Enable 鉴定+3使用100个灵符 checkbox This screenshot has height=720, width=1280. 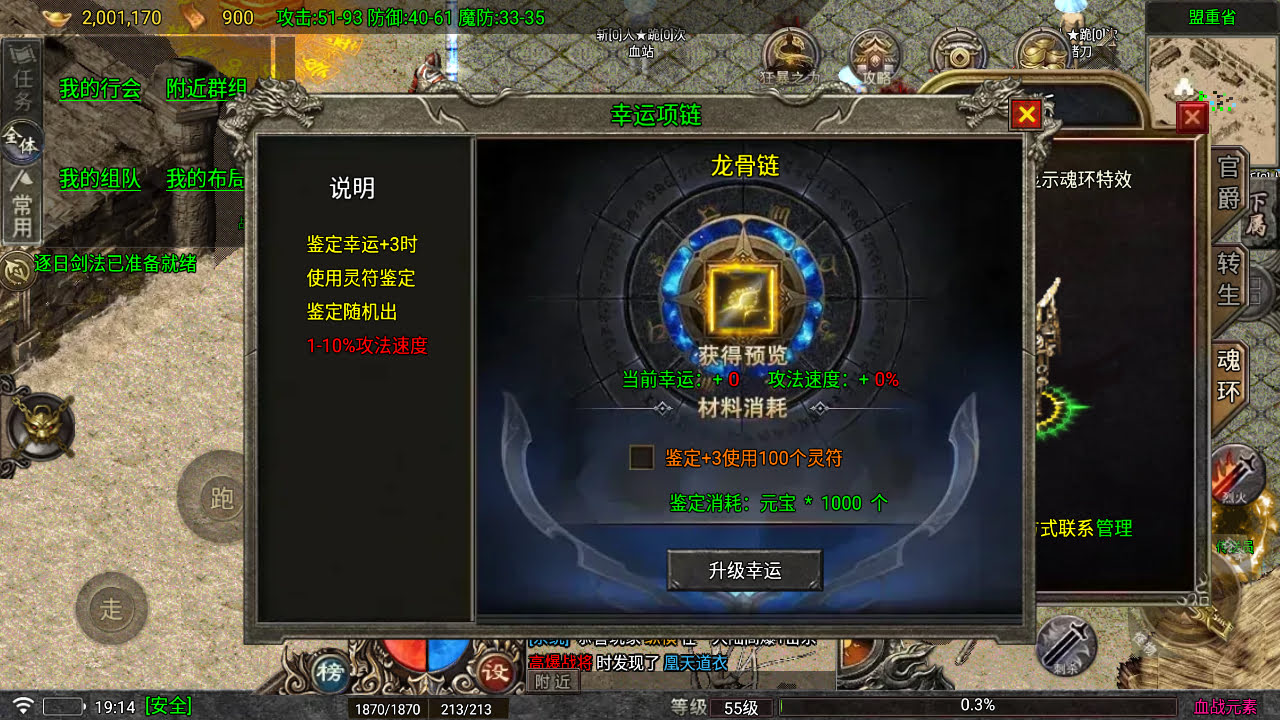point(642,454)
